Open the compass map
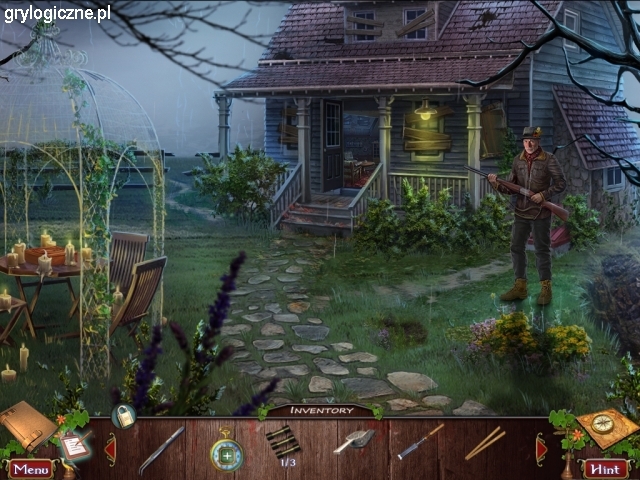Viewport: 640px width, 480px height. (x=606, y=427)
